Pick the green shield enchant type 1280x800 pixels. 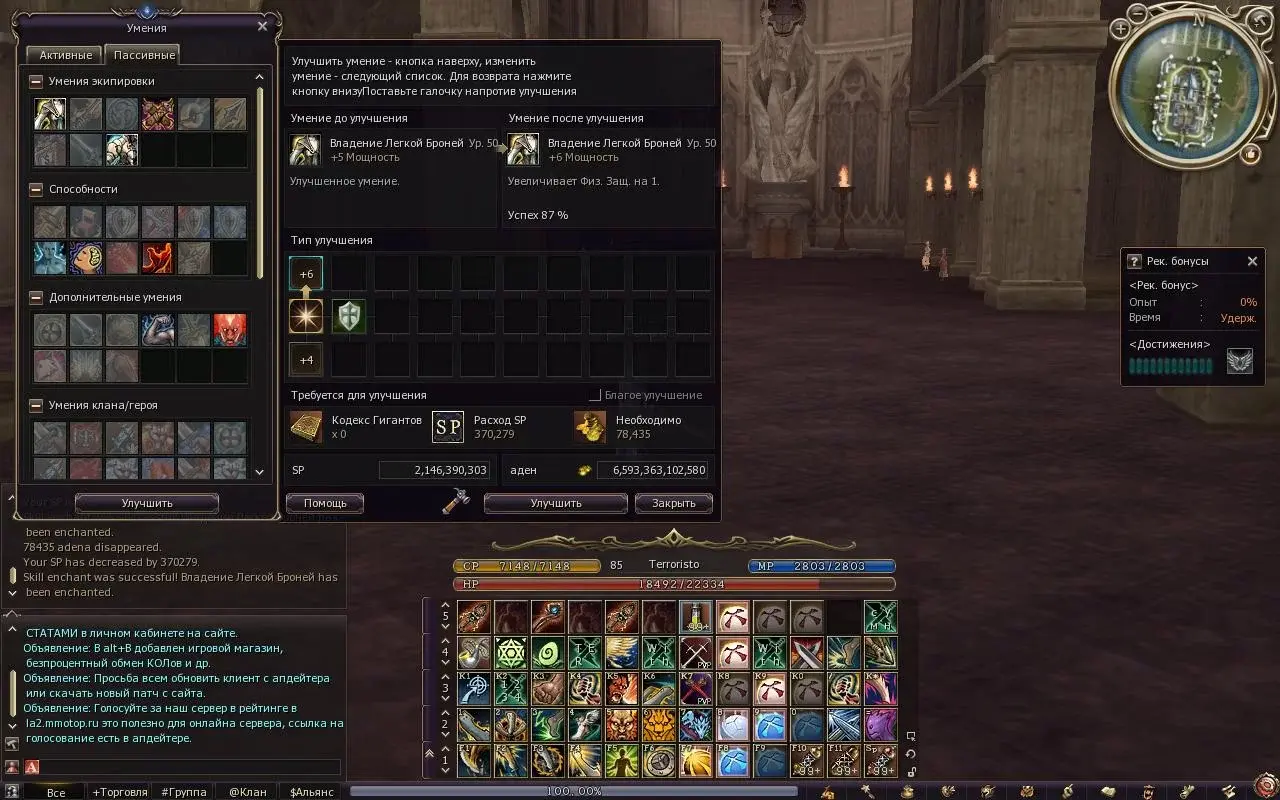(349, 316)
